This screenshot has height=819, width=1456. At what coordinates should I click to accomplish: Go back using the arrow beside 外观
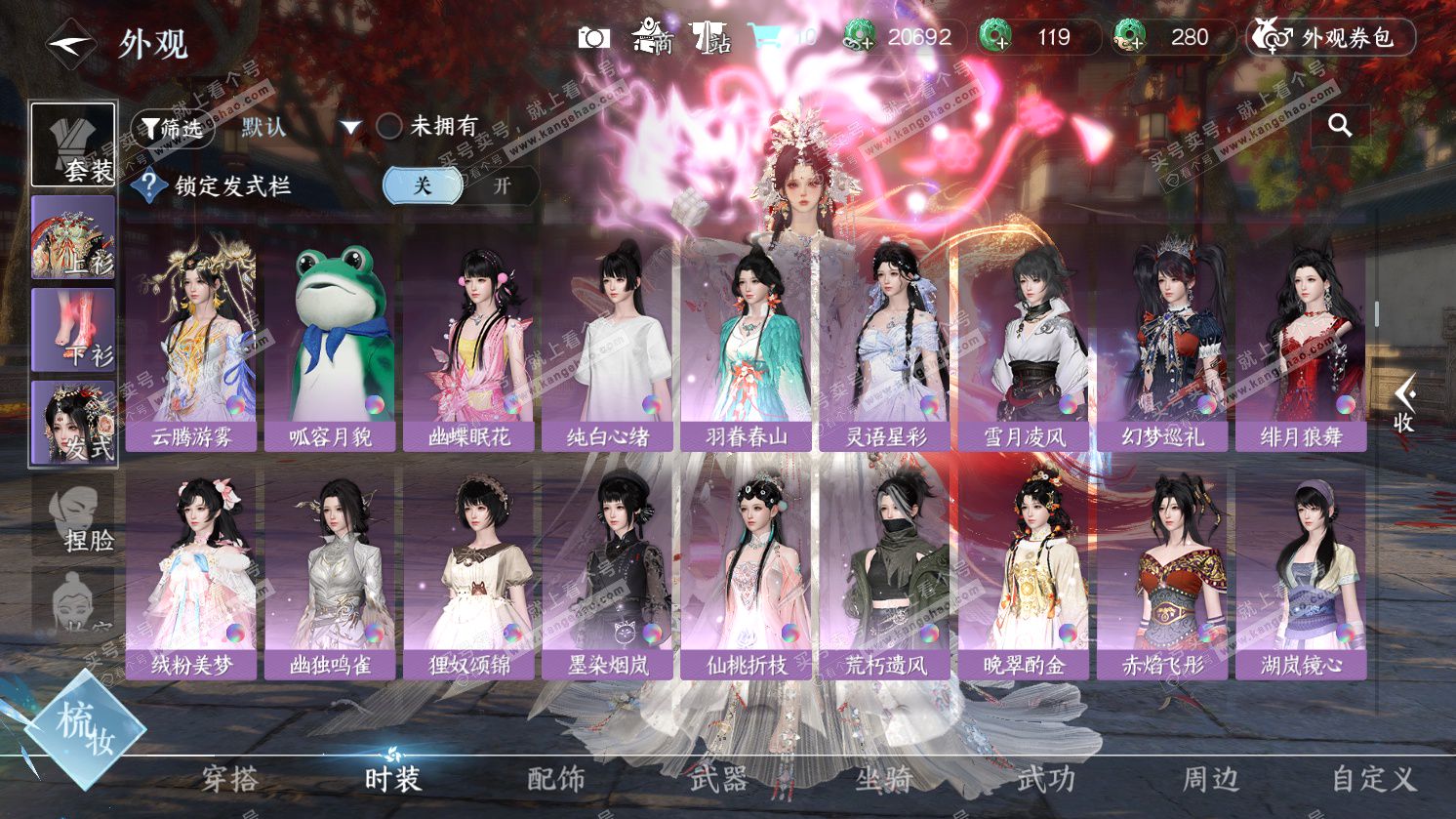70,44
